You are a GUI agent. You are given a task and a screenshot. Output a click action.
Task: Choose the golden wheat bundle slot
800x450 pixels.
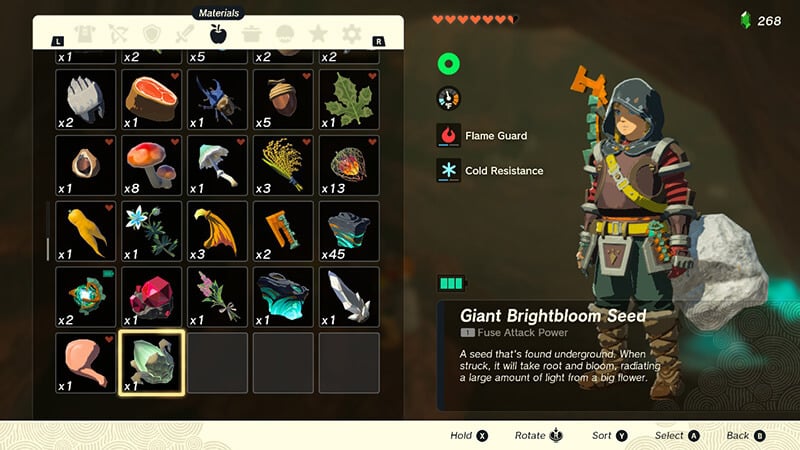tap(283, 164)
